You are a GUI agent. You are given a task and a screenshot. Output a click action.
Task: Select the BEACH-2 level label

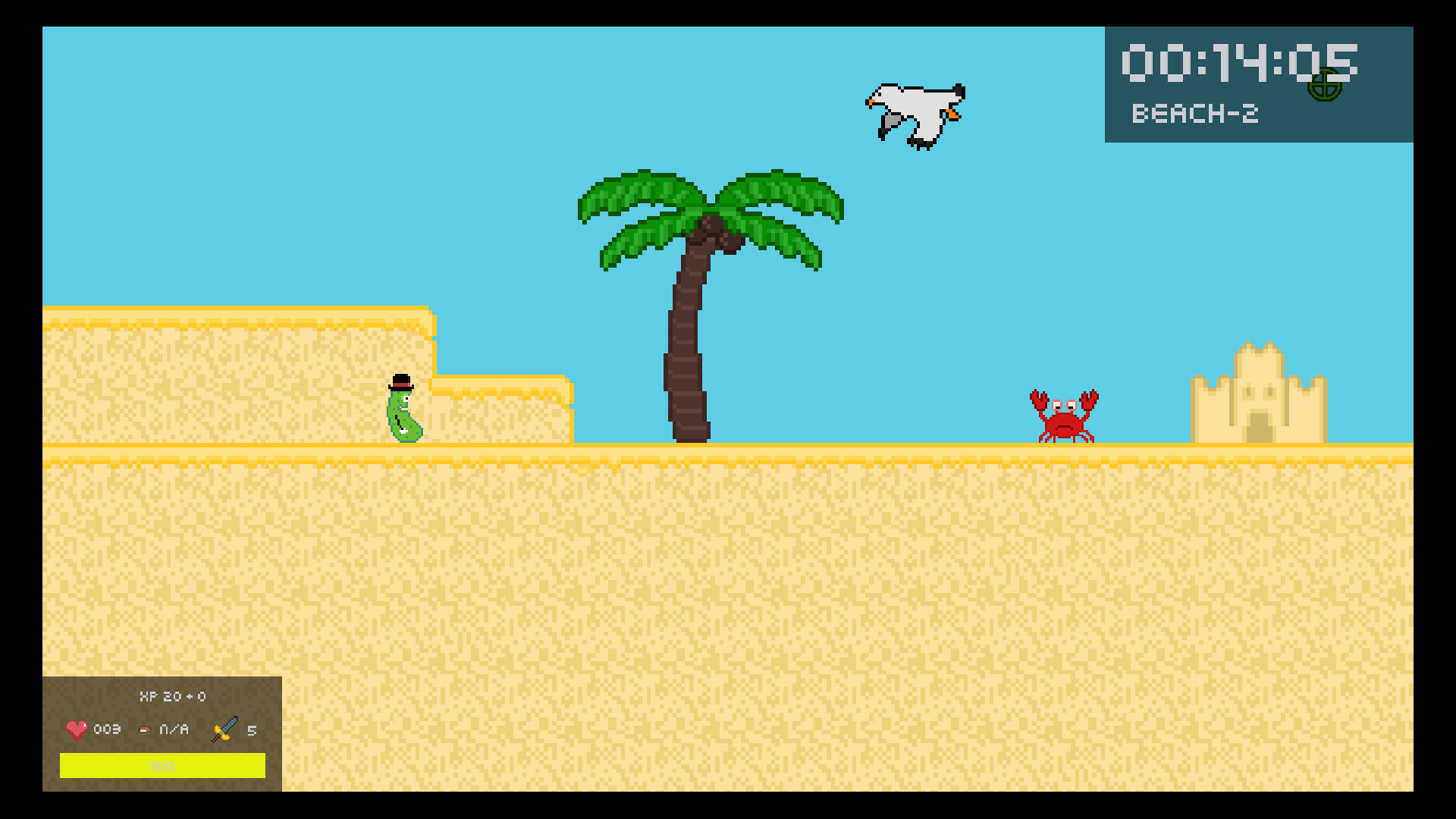point(1196,114)
